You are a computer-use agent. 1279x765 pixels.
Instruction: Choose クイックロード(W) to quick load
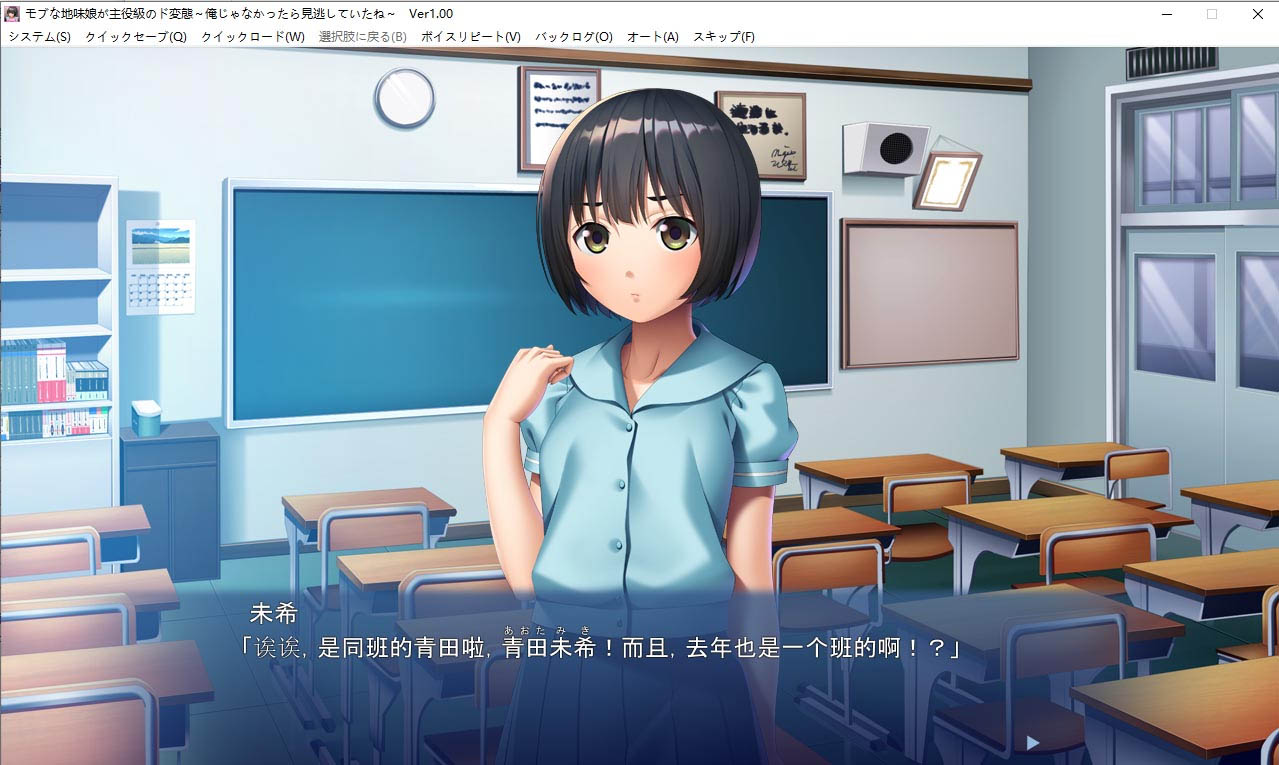tap(253, 37)
